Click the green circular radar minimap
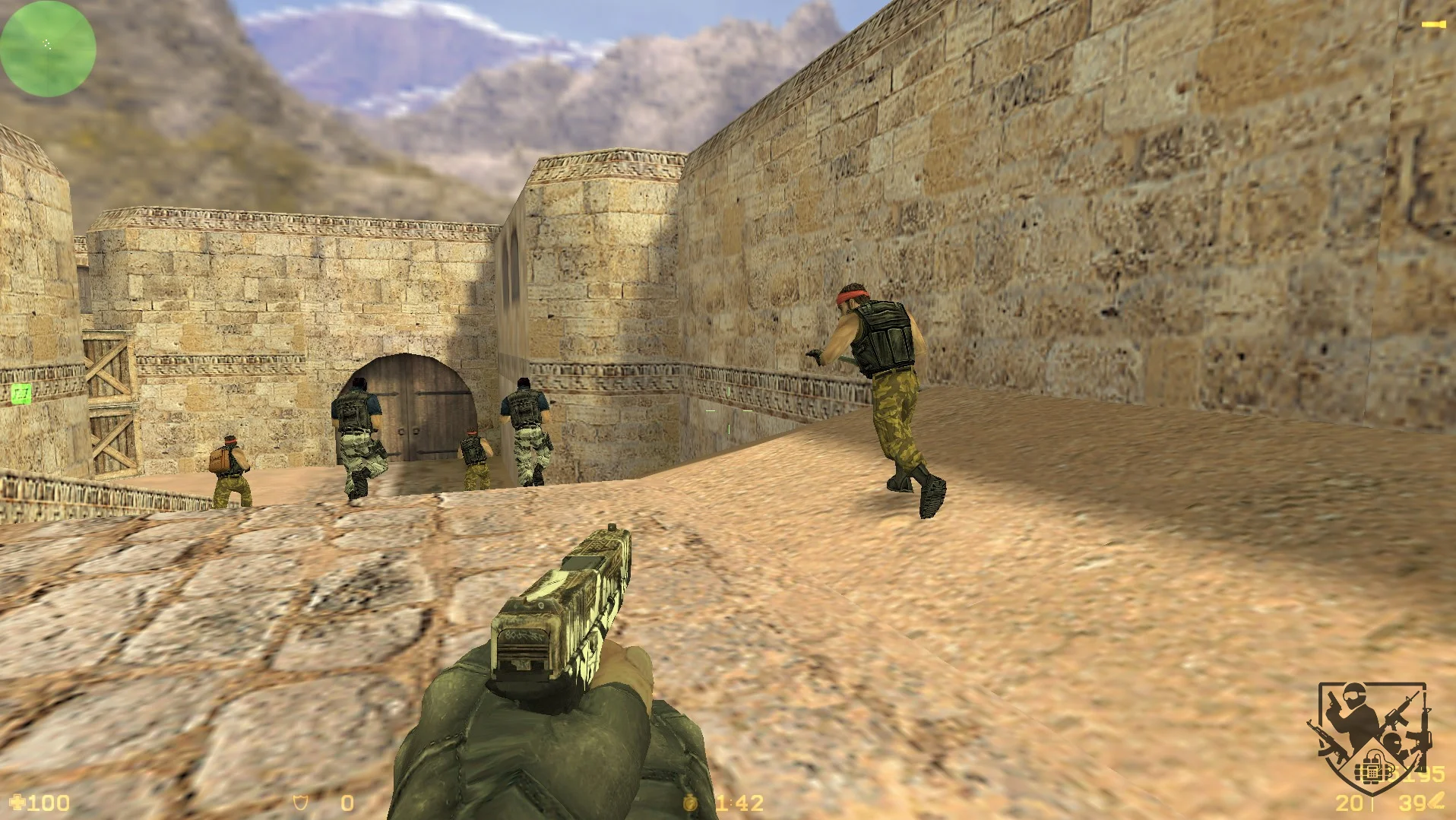 click(48, 49)
